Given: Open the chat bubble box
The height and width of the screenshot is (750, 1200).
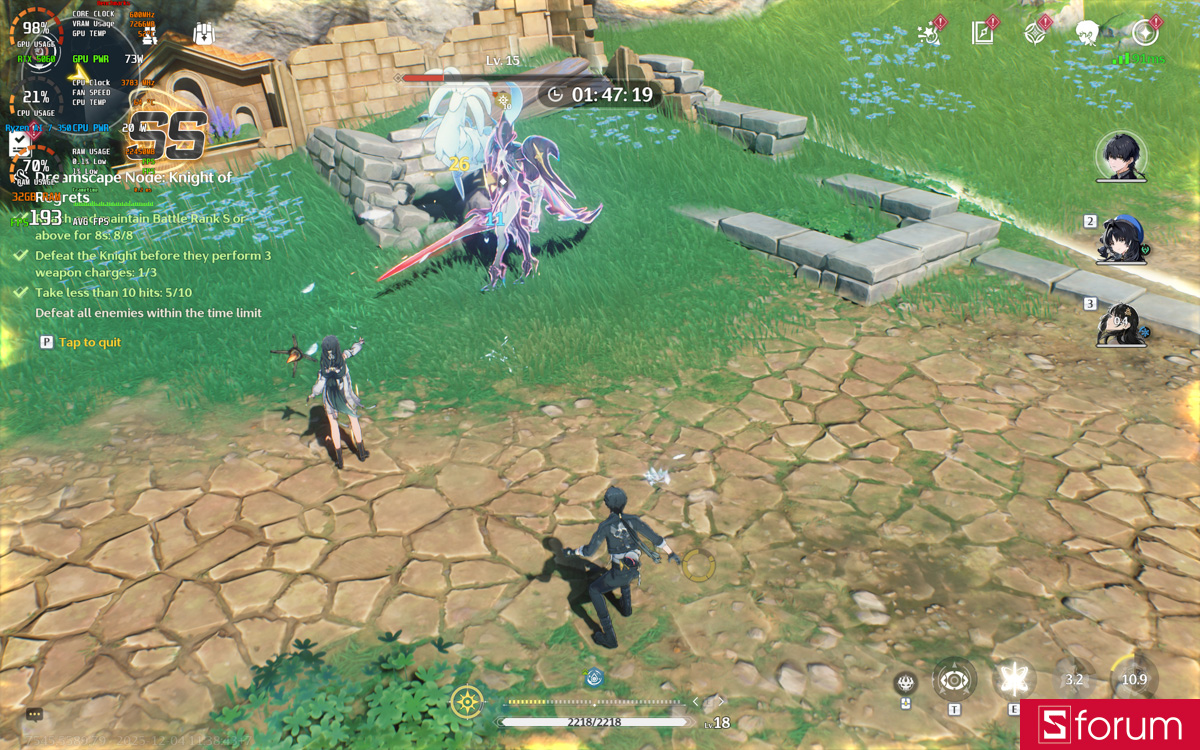Looking at the screenshot, I should tap(35, 715).
